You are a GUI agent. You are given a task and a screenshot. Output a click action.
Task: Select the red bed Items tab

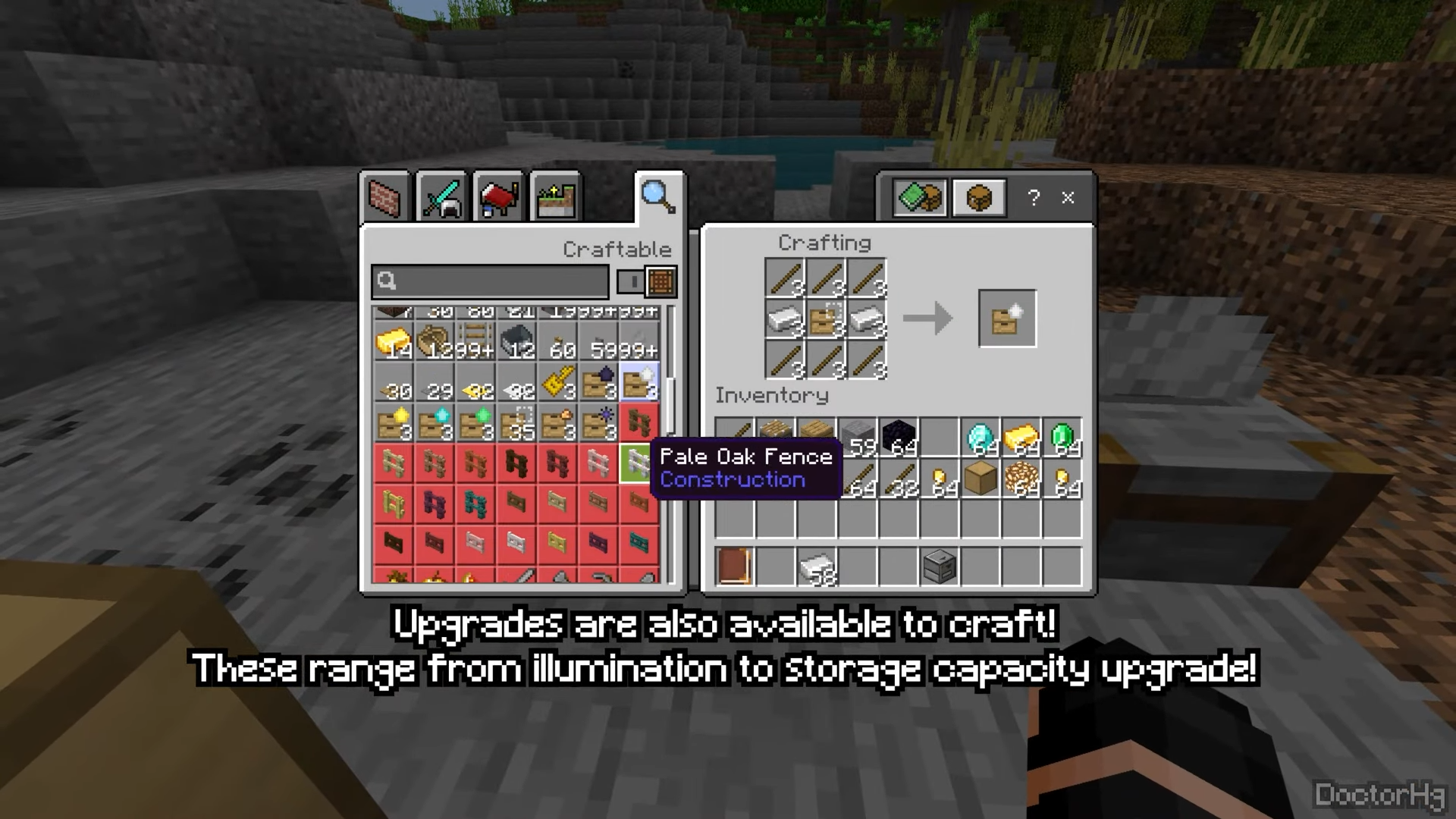tap(498, 197)
